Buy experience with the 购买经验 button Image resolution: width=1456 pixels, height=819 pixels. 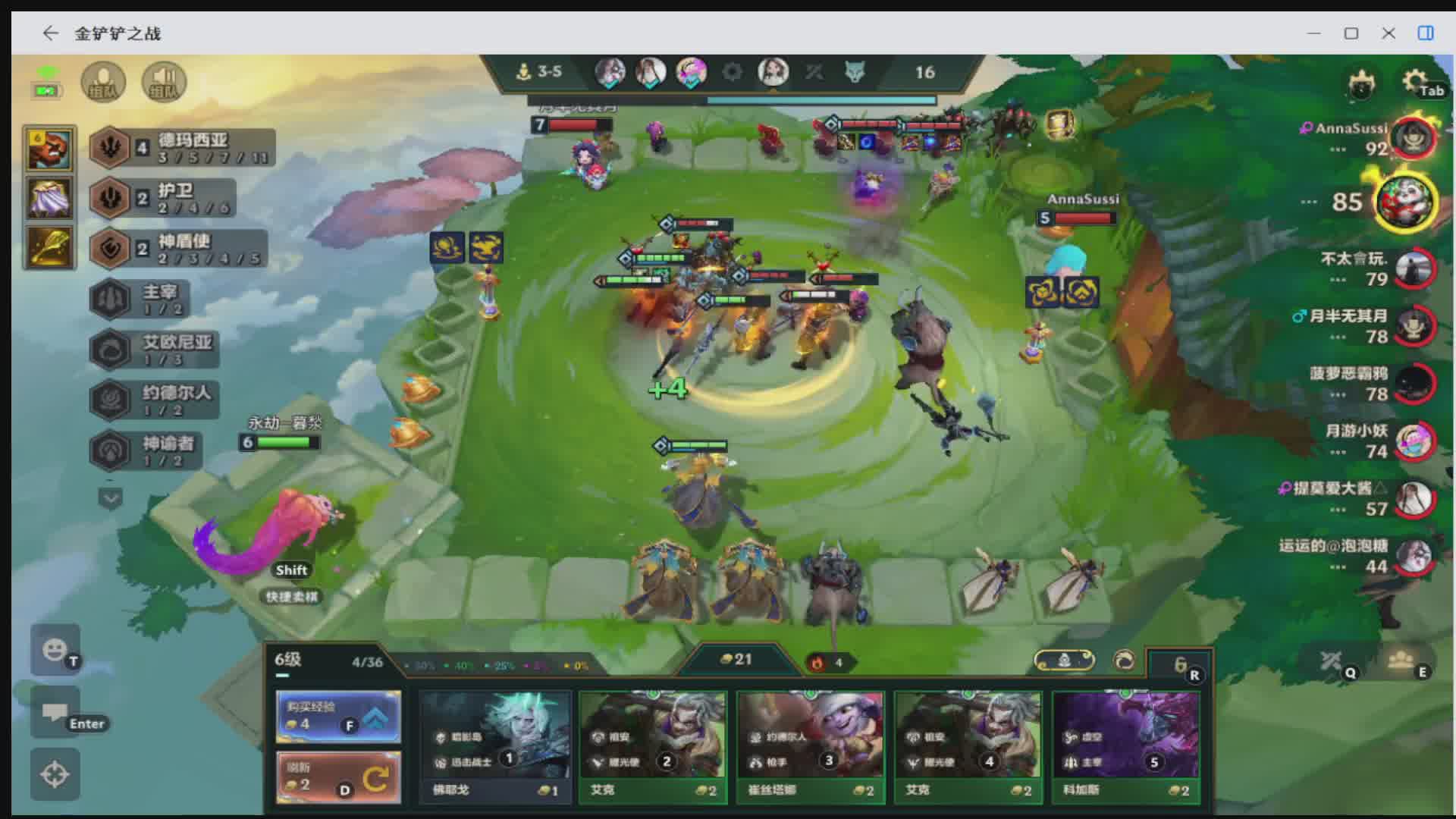(338, 716)
